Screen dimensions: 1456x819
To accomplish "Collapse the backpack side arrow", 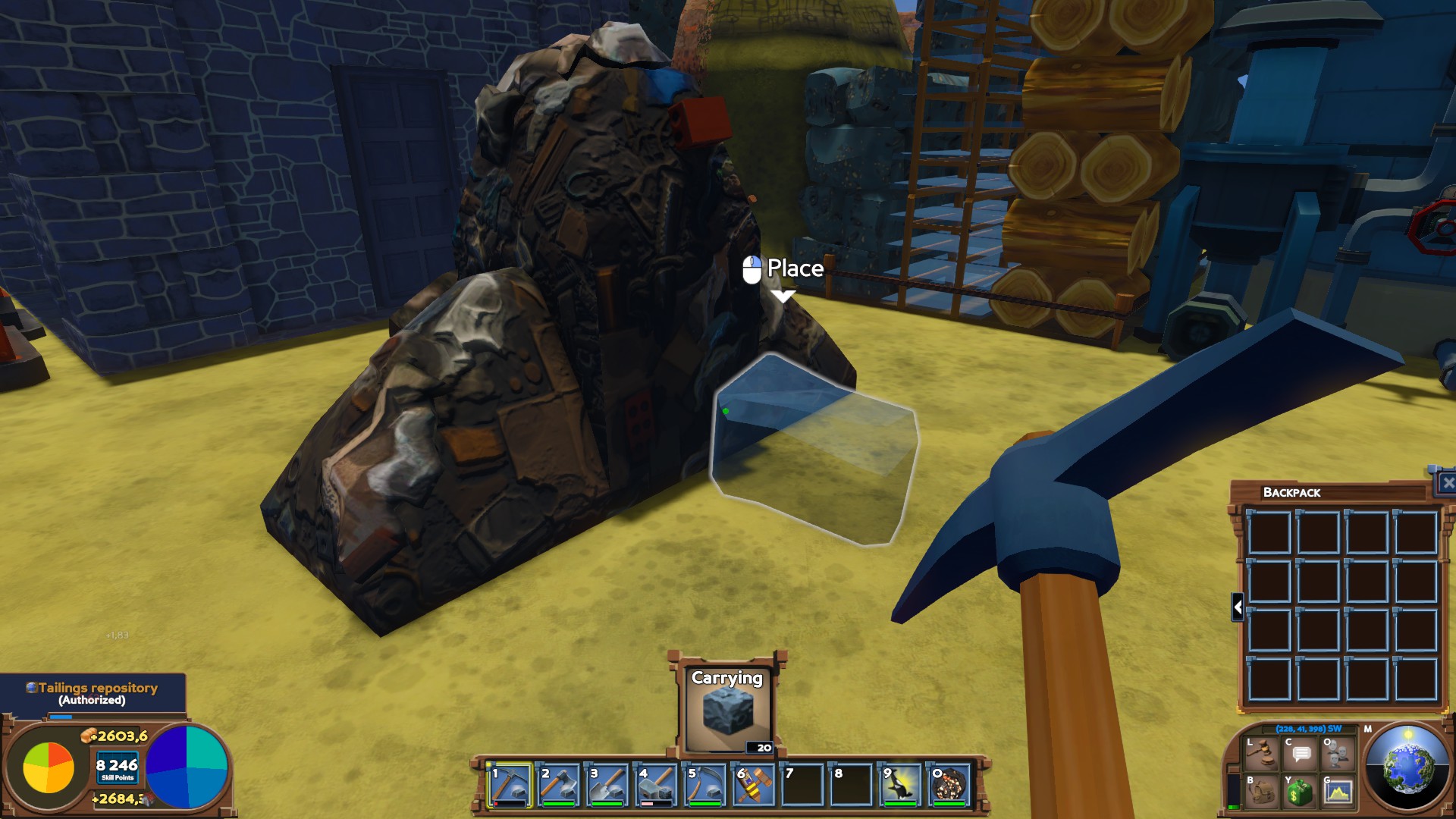I will pyautogui.click(x=1238, y=607).
